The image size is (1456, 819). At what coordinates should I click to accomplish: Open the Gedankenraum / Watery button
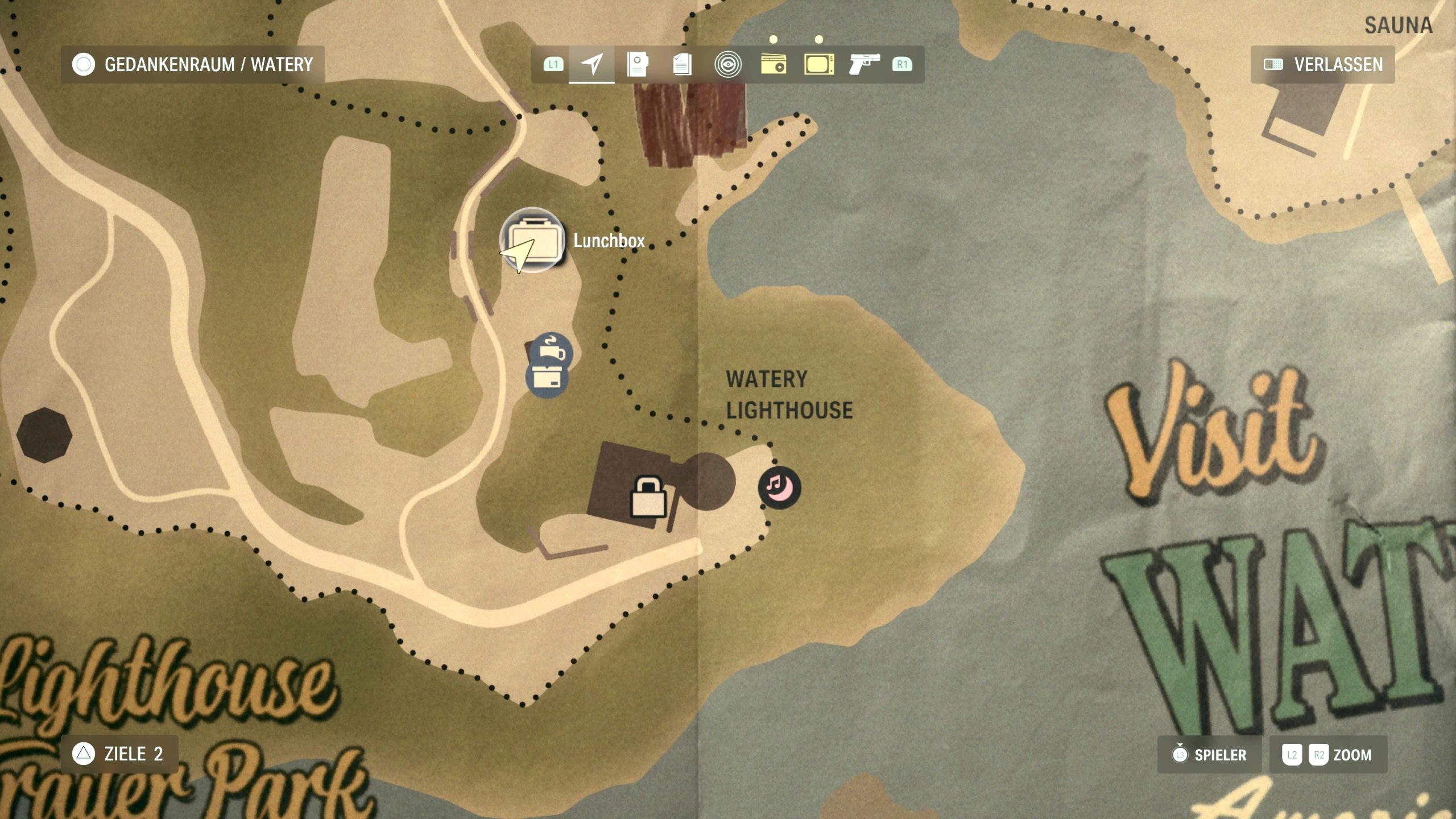click(192, 64)
